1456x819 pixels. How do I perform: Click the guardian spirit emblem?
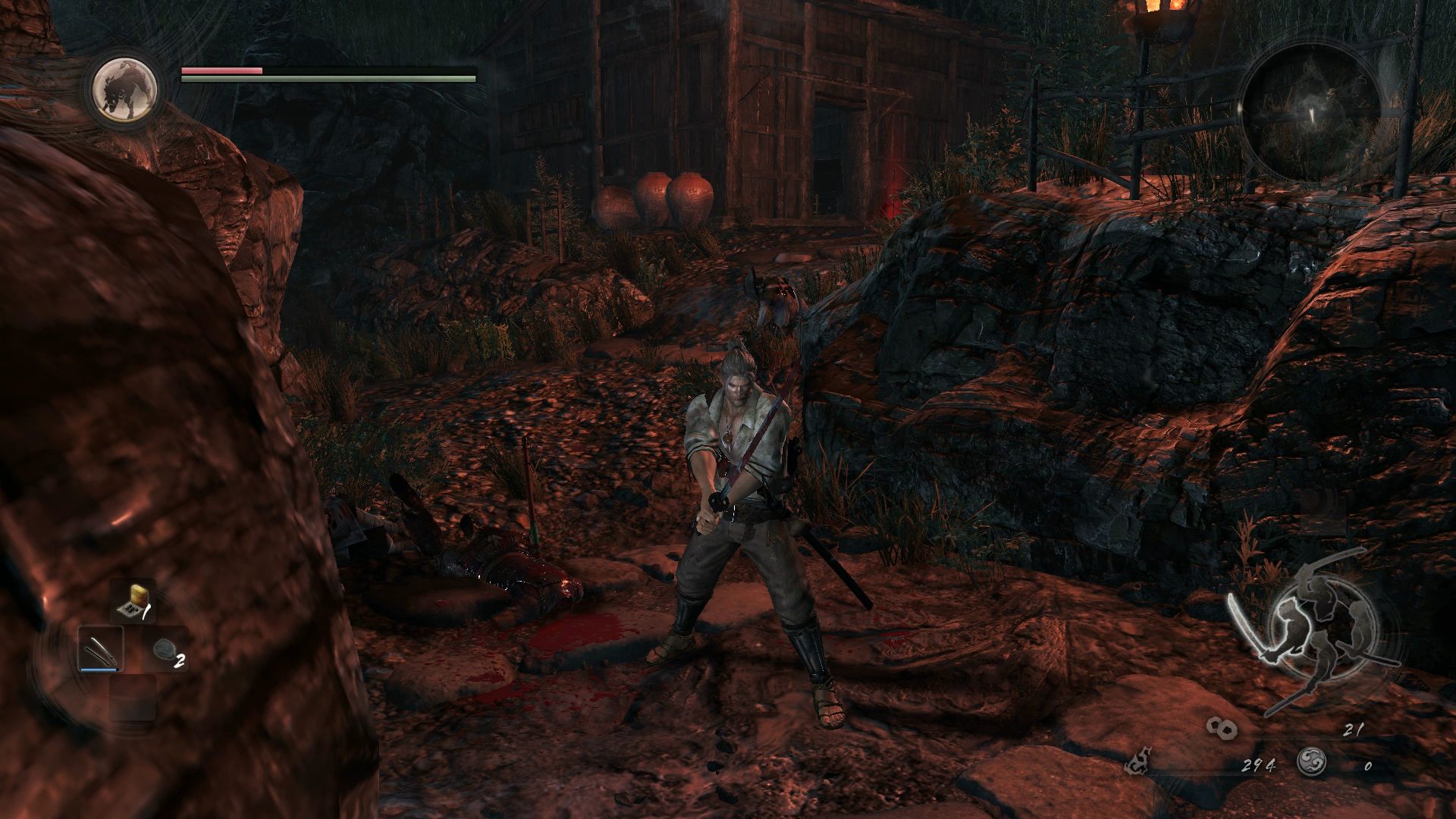125,88
